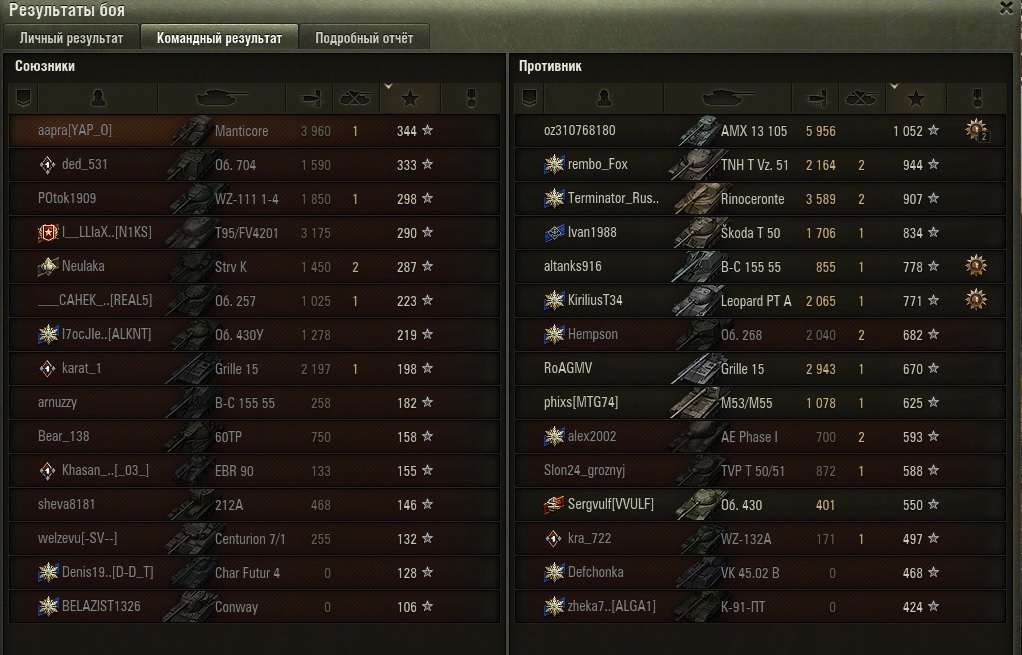This screenshot has width=1022, height=655.
Task: Choose enemy rembo_Fox row
Action: 760,165
